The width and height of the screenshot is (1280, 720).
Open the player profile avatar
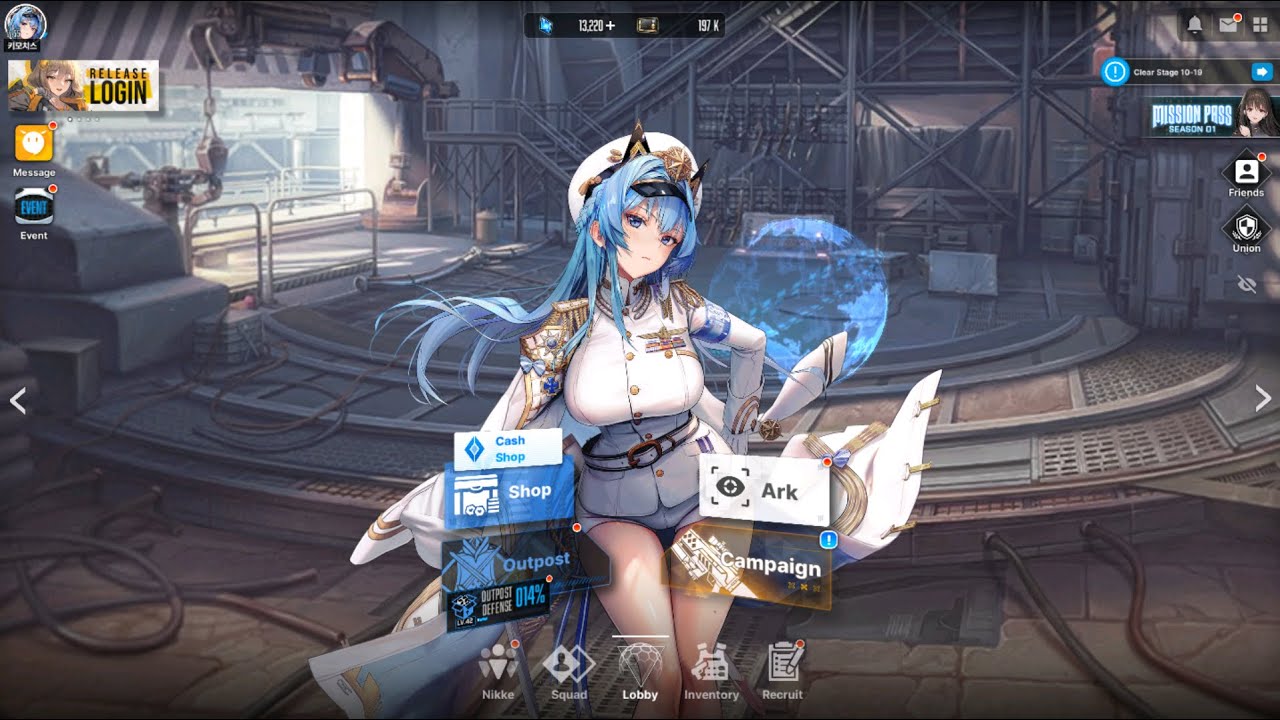tap(22, 22)
